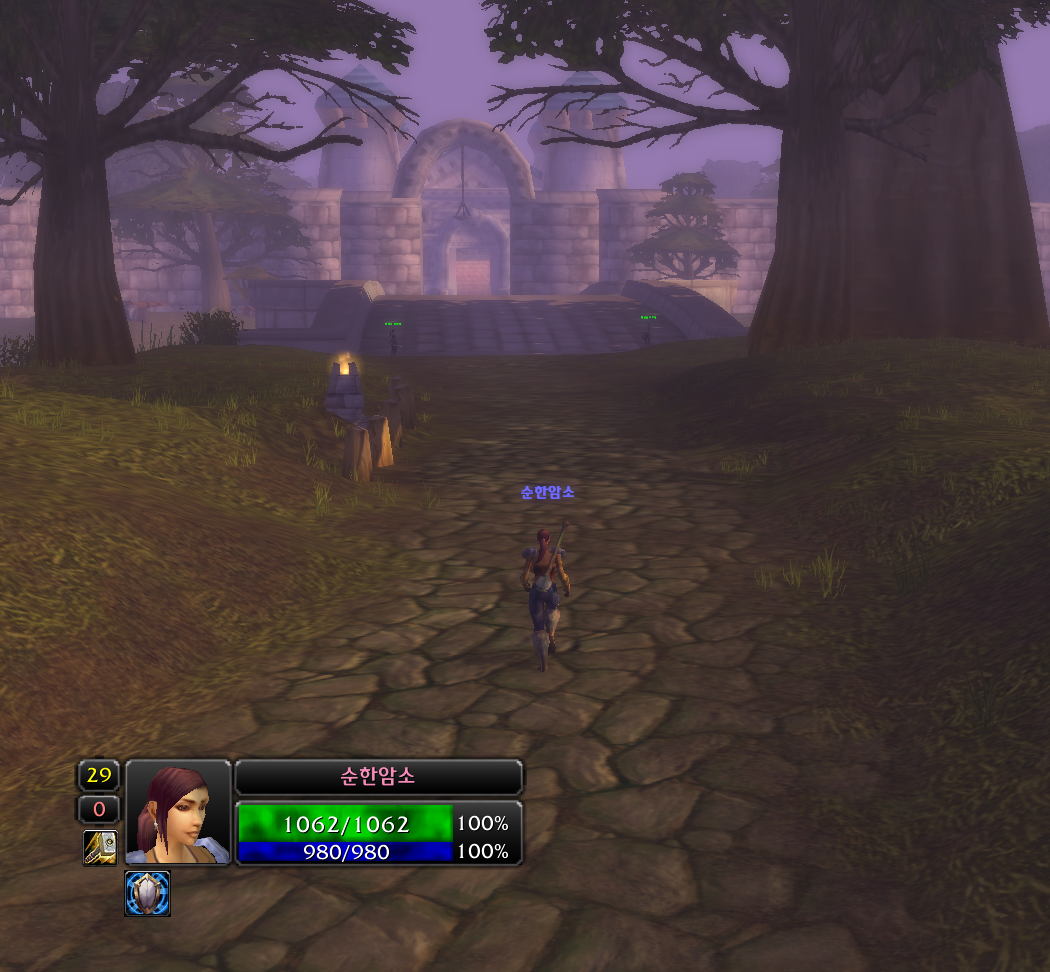This screenshot has width=1050, height=972.
Task: Click the 순한암소 name bar on unit frame
Action: tap(379, 777)
